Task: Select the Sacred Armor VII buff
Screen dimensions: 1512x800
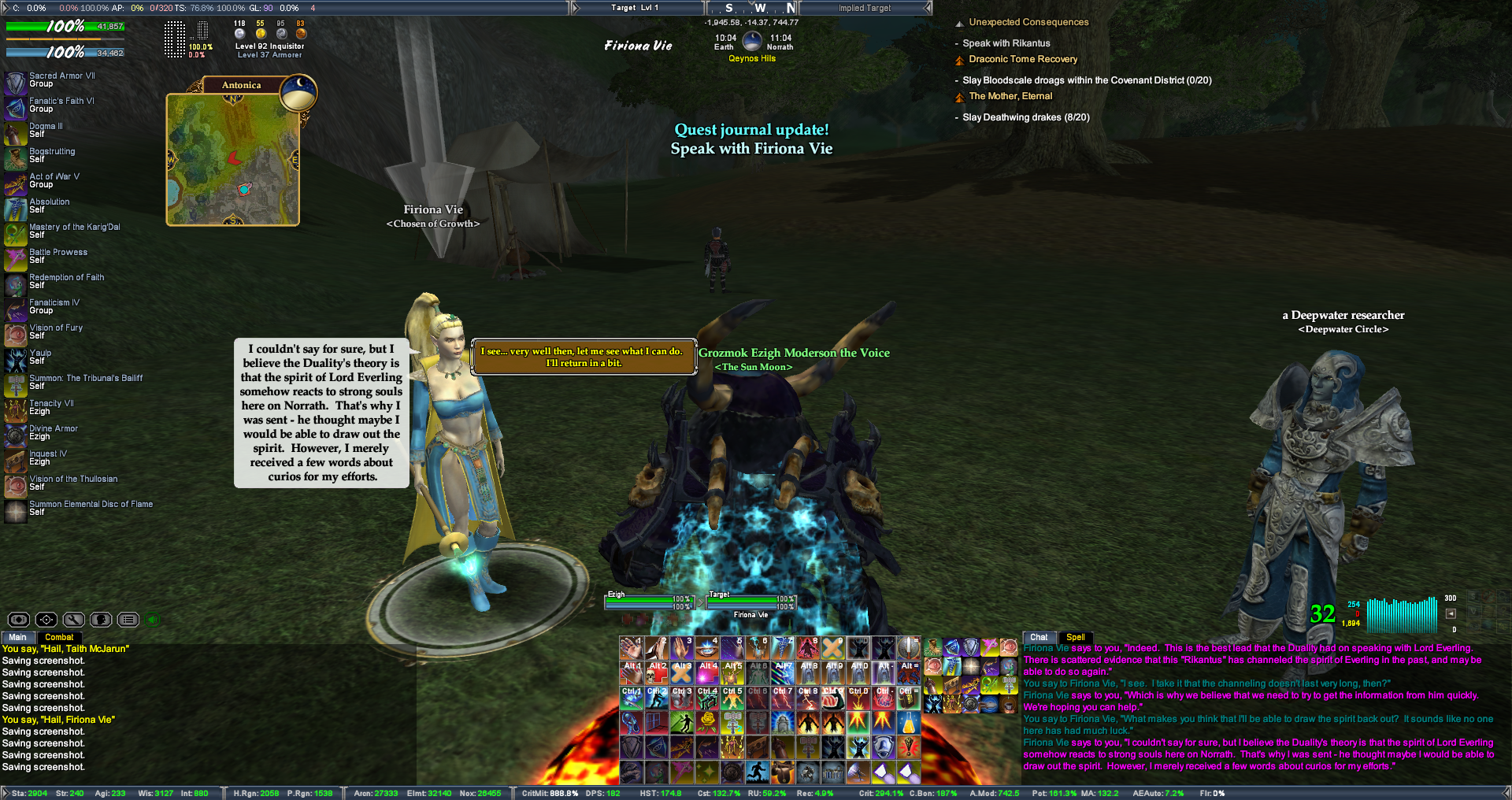Action: (16, 82)
